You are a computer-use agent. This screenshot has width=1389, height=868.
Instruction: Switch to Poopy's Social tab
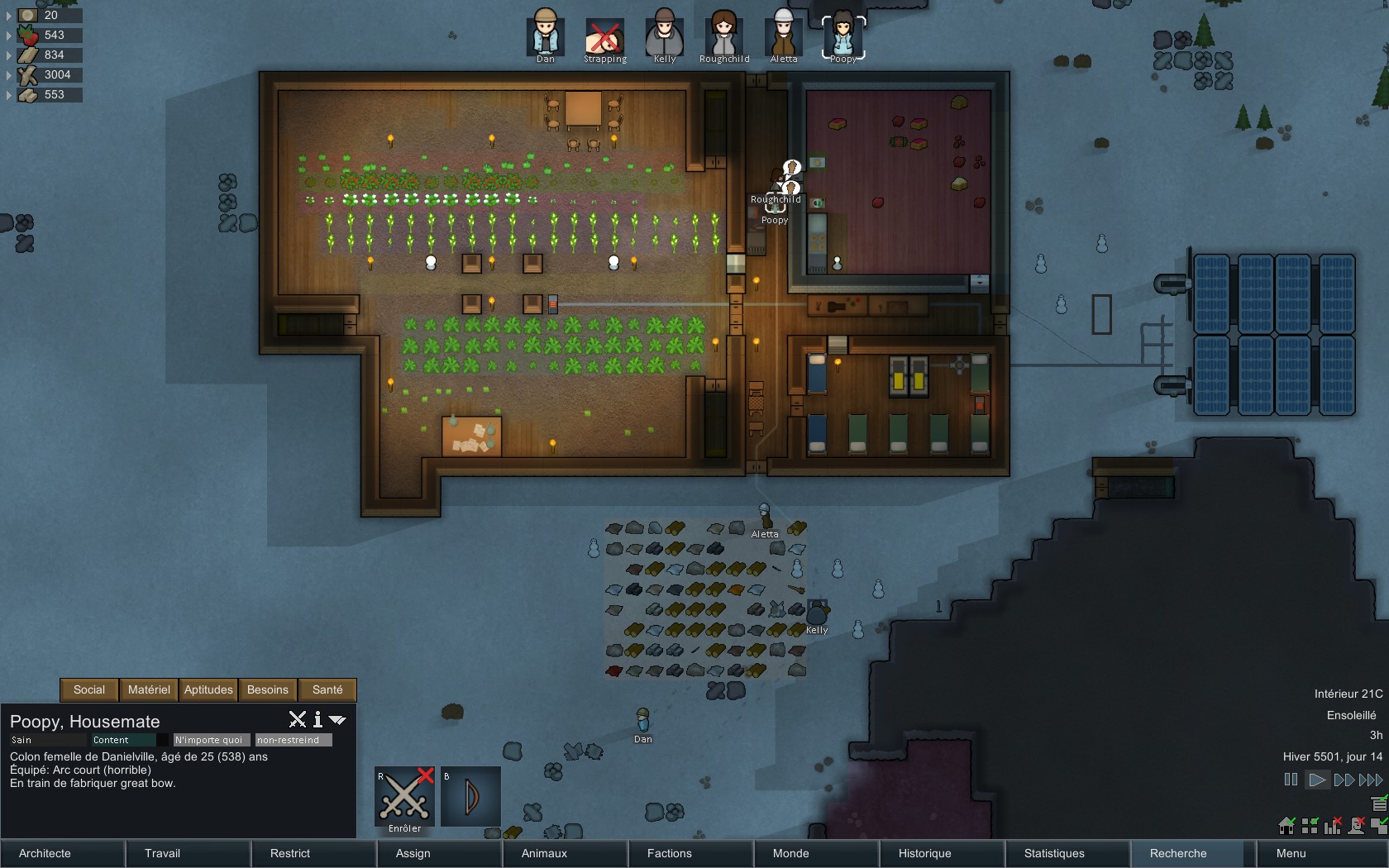(x=89, y=689)
